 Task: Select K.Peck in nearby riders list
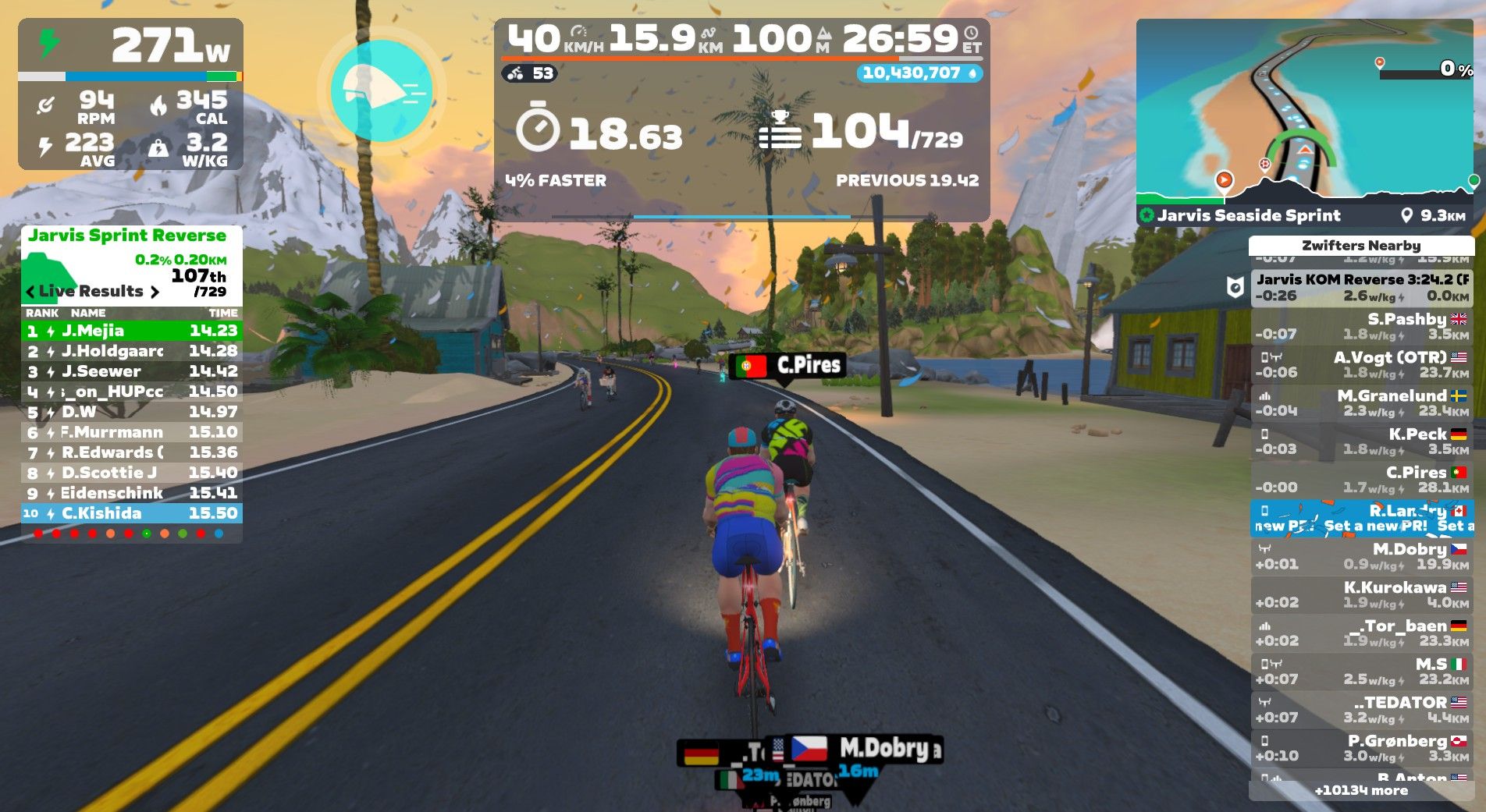(x=1361, y=441)
